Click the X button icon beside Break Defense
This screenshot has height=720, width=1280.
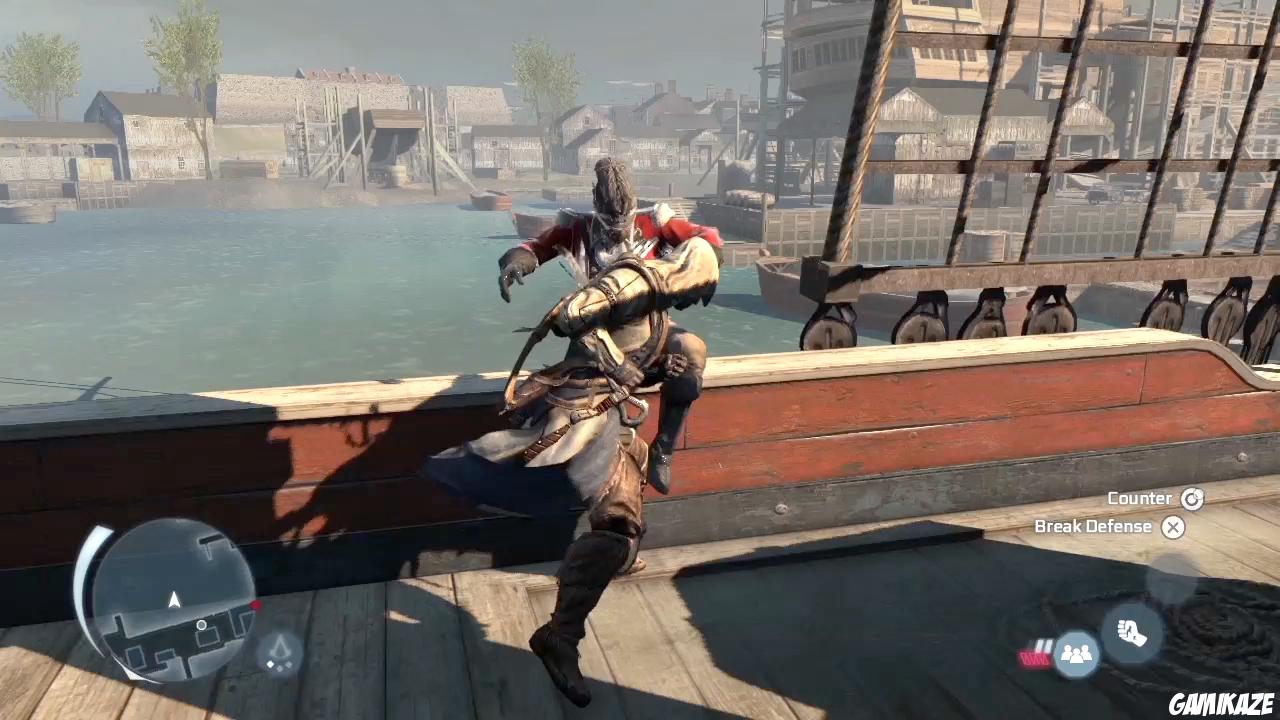[1173, 527]
